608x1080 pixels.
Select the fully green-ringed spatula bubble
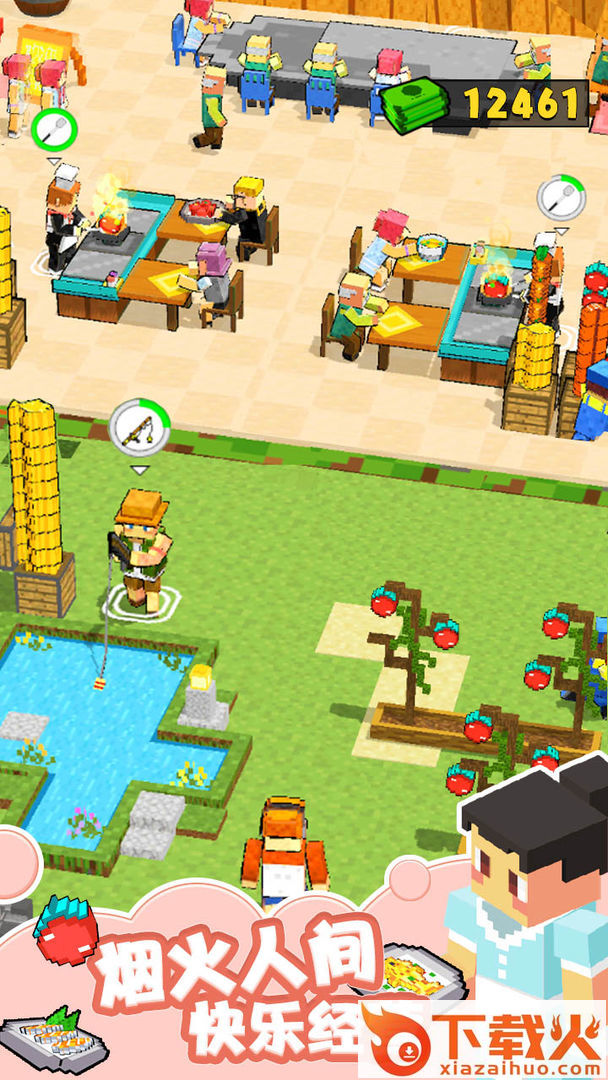point(54,130)
